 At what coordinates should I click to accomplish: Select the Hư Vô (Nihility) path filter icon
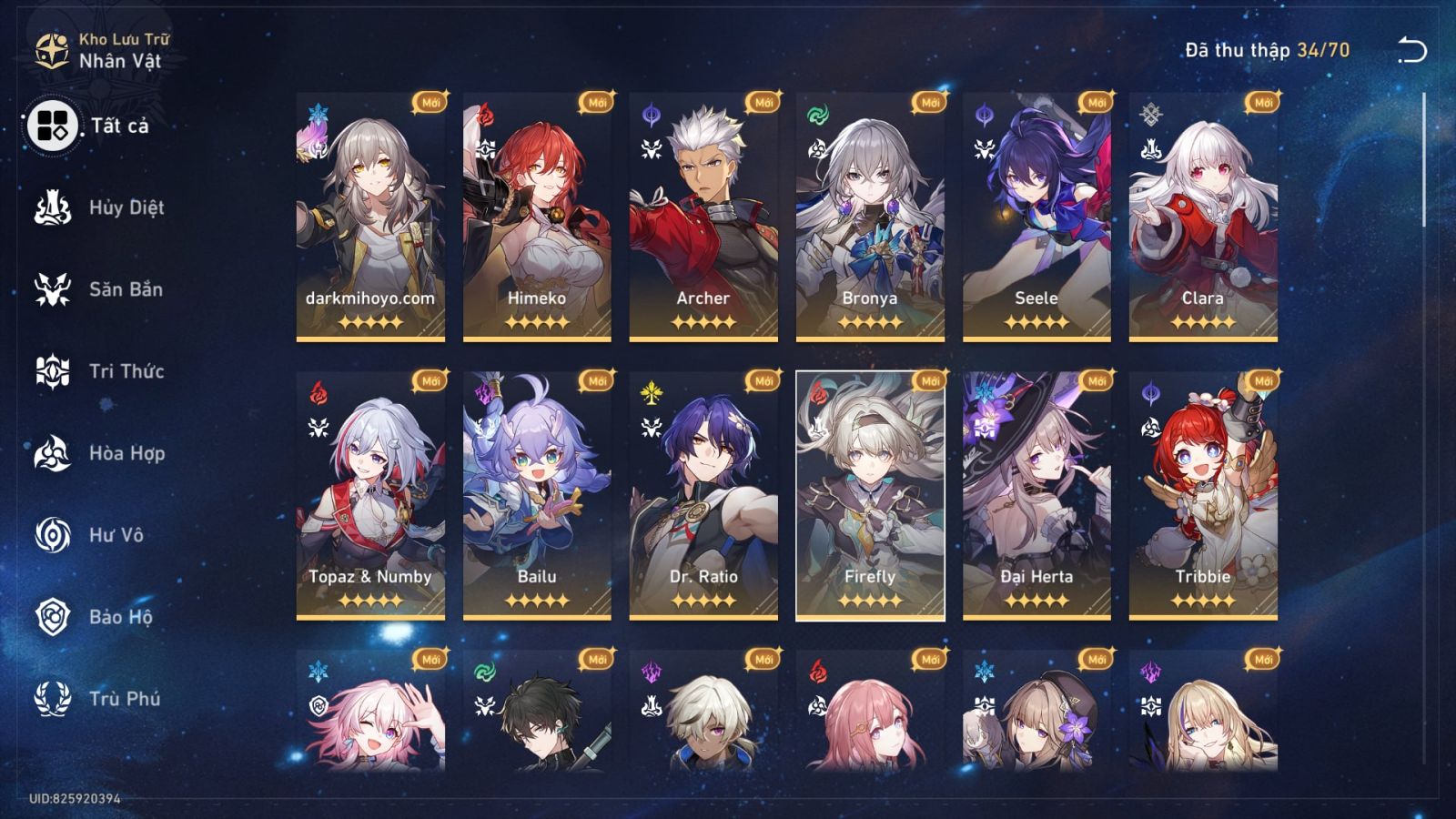pyautogui.click(x=55, y=535)
